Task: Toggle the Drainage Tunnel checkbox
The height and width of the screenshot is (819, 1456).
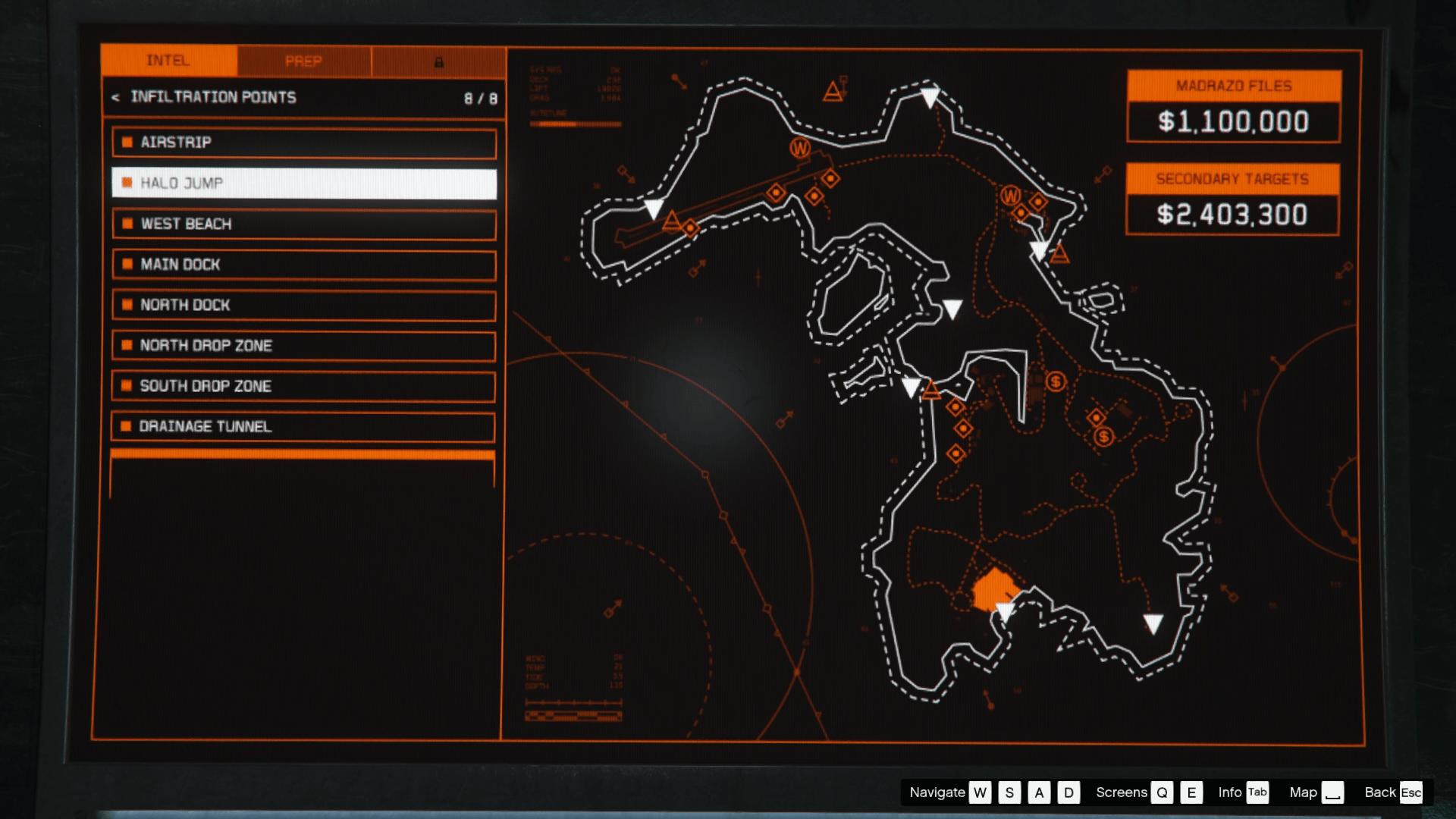Action: pos(126,426)
